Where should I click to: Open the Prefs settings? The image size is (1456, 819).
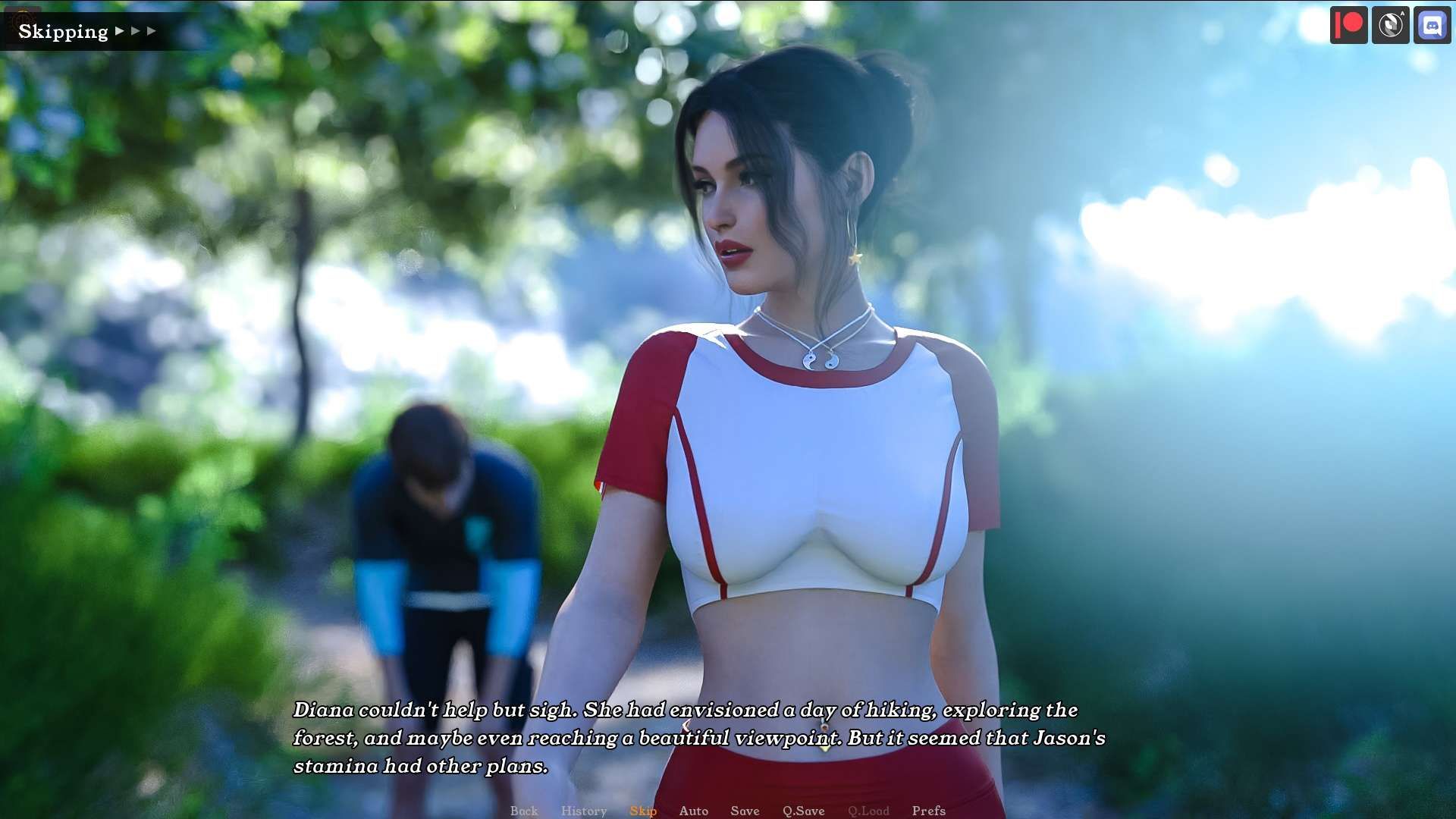point(928,811)
